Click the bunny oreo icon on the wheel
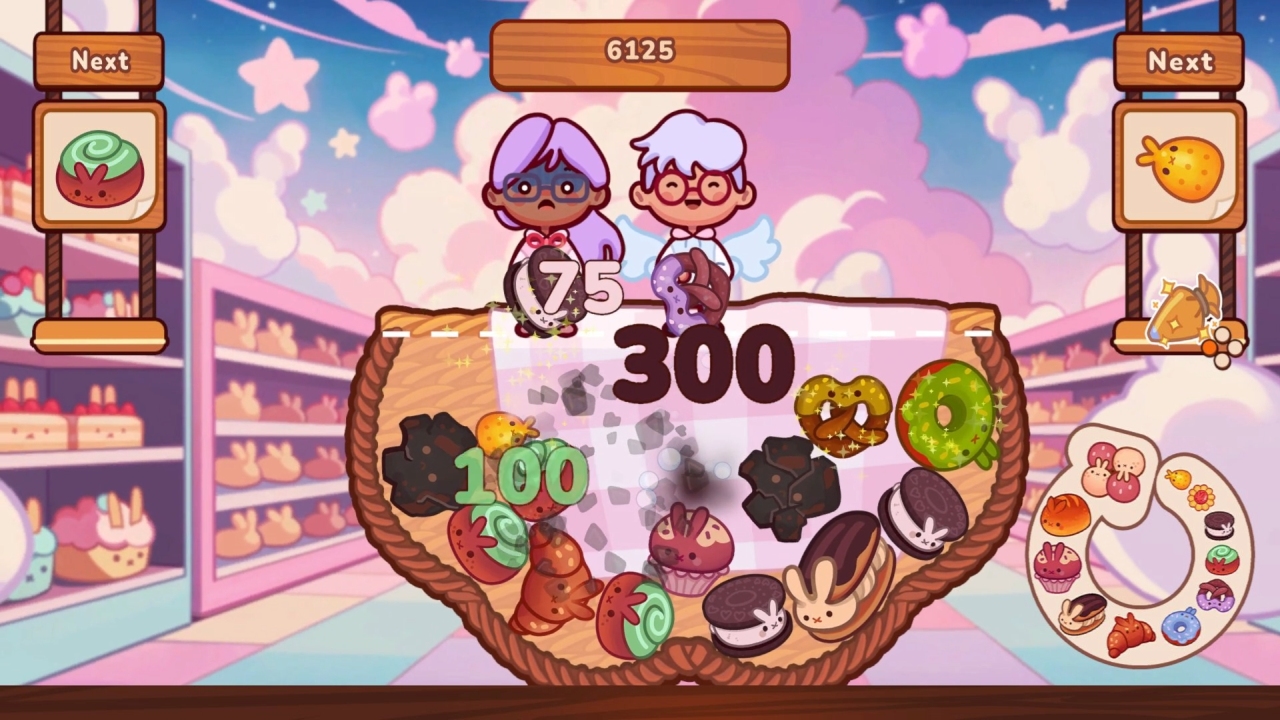This screenshot has height=720, width=1280. coord(1216,524)
